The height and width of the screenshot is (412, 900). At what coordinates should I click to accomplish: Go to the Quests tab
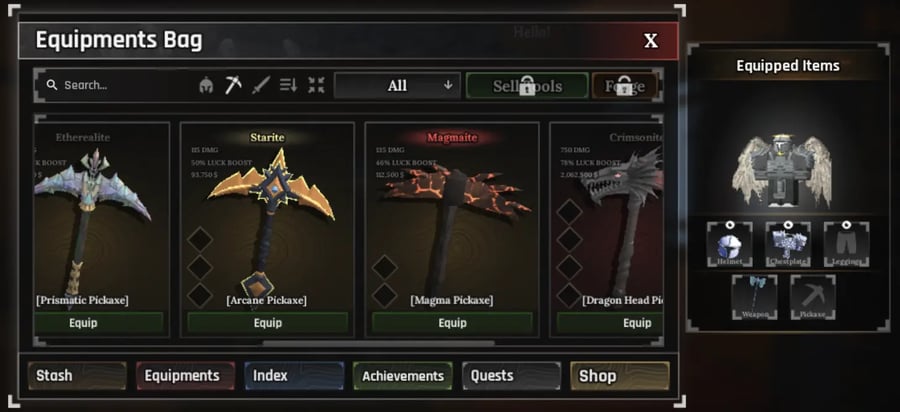[511, 376]
